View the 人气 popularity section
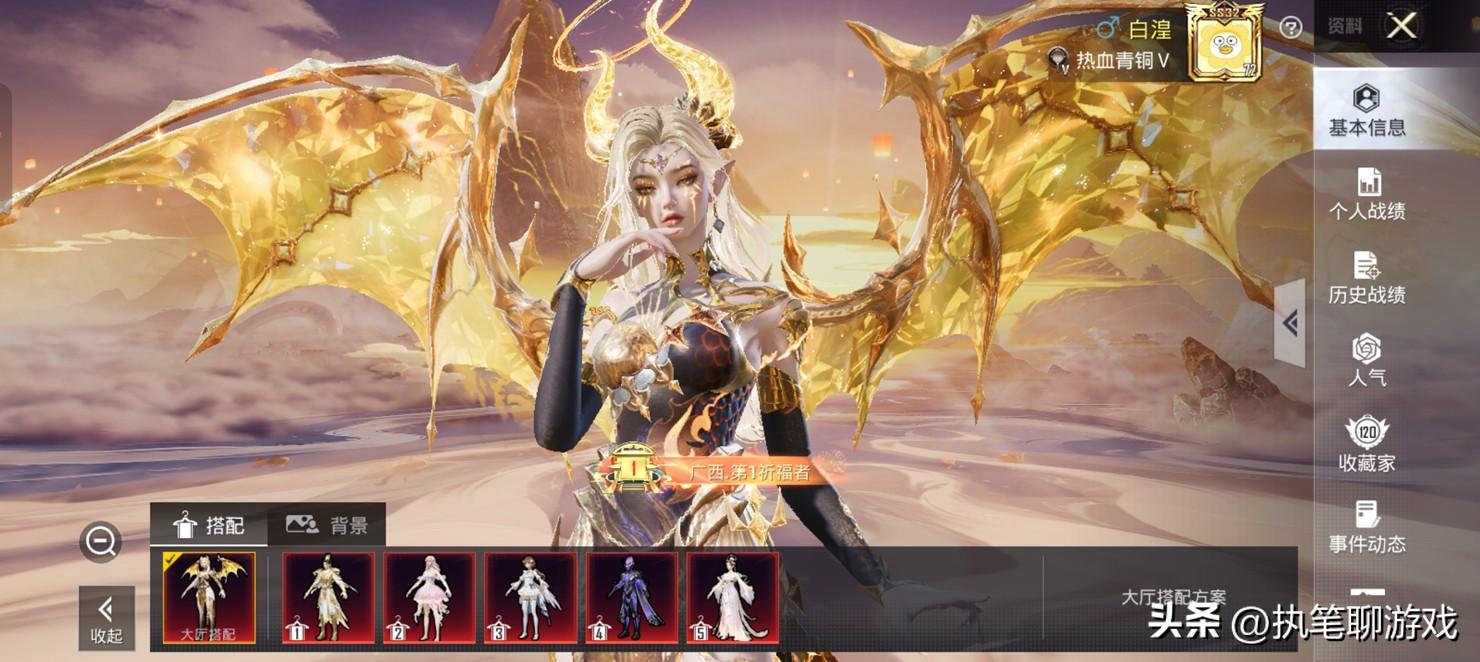The height and width of the screenshot is (662, 1480). (1366, 360)
